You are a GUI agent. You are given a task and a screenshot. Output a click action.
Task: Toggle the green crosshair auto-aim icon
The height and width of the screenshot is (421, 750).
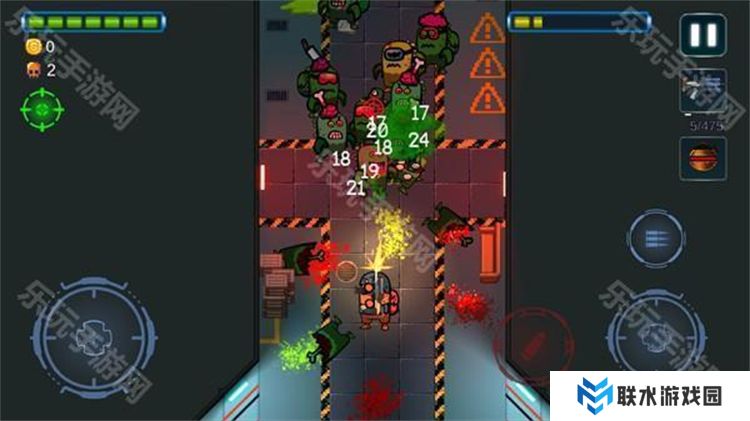pyautogui.click(x=41, y=108)
